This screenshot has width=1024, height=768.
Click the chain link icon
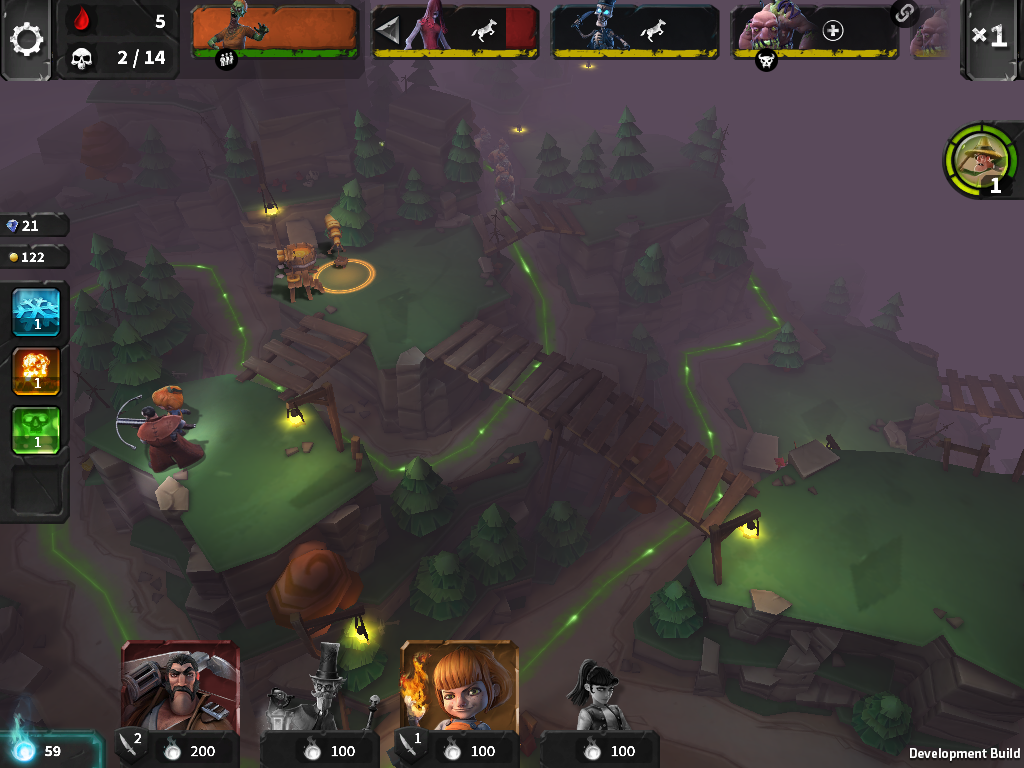(x=905, y=13)
